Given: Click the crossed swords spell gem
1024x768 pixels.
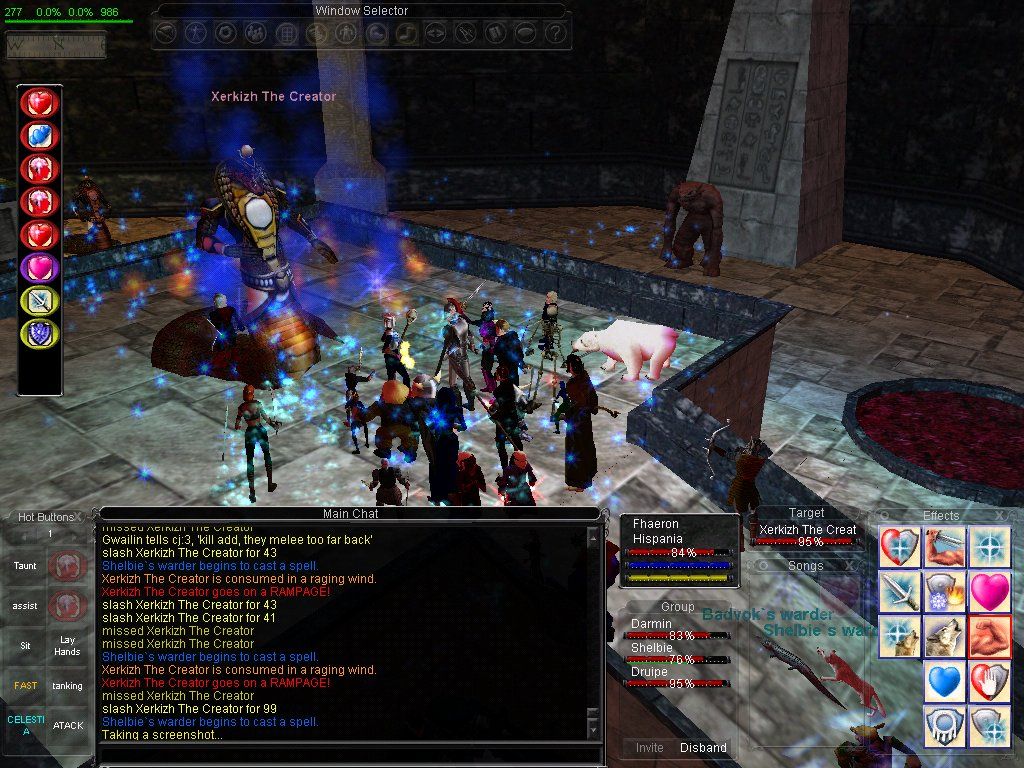Looking at the screenshot, I should (x=40, y=298).
